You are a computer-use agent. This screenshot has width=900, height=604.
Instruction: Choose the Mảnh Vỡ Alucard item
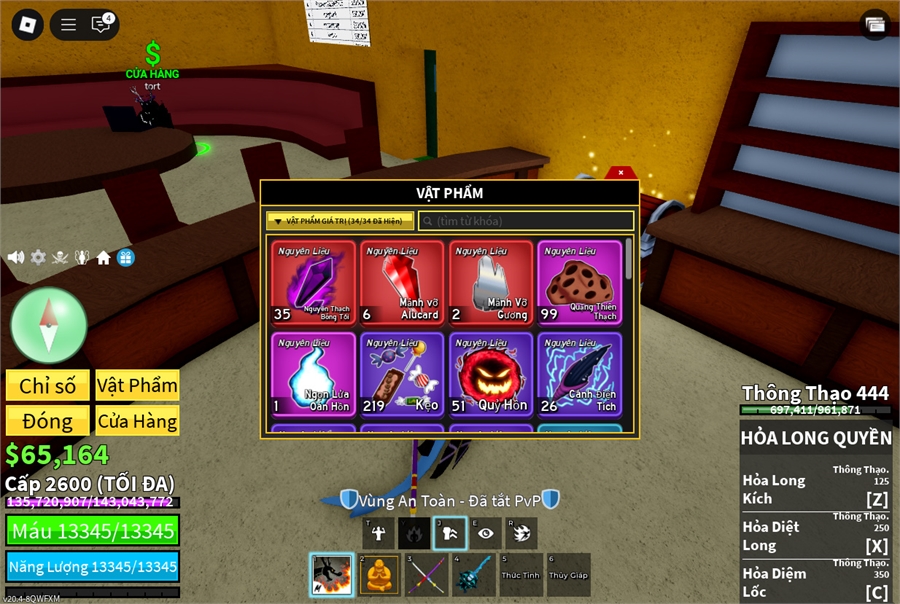[402, 283]
